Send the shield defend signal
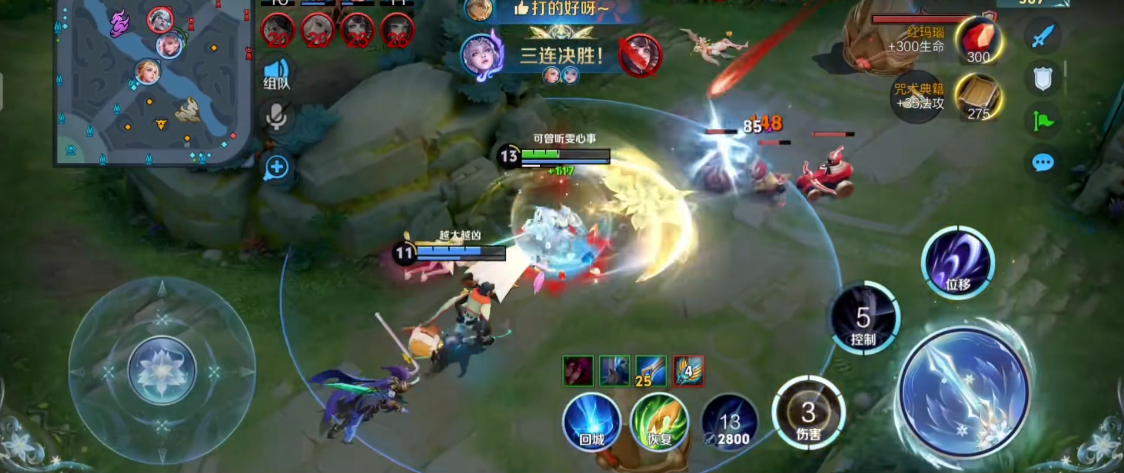 [1043, 78]
